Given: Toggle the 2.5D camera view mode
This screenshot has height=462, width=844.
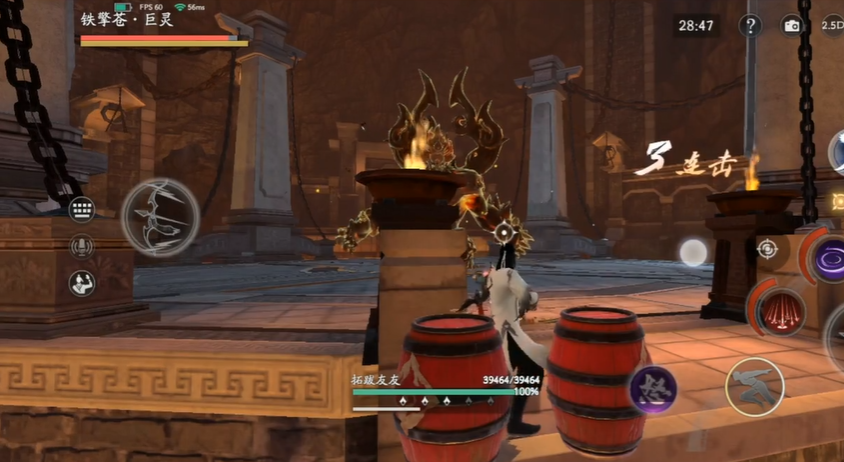Looking at the screenshot, I should (x=832, y=26).
